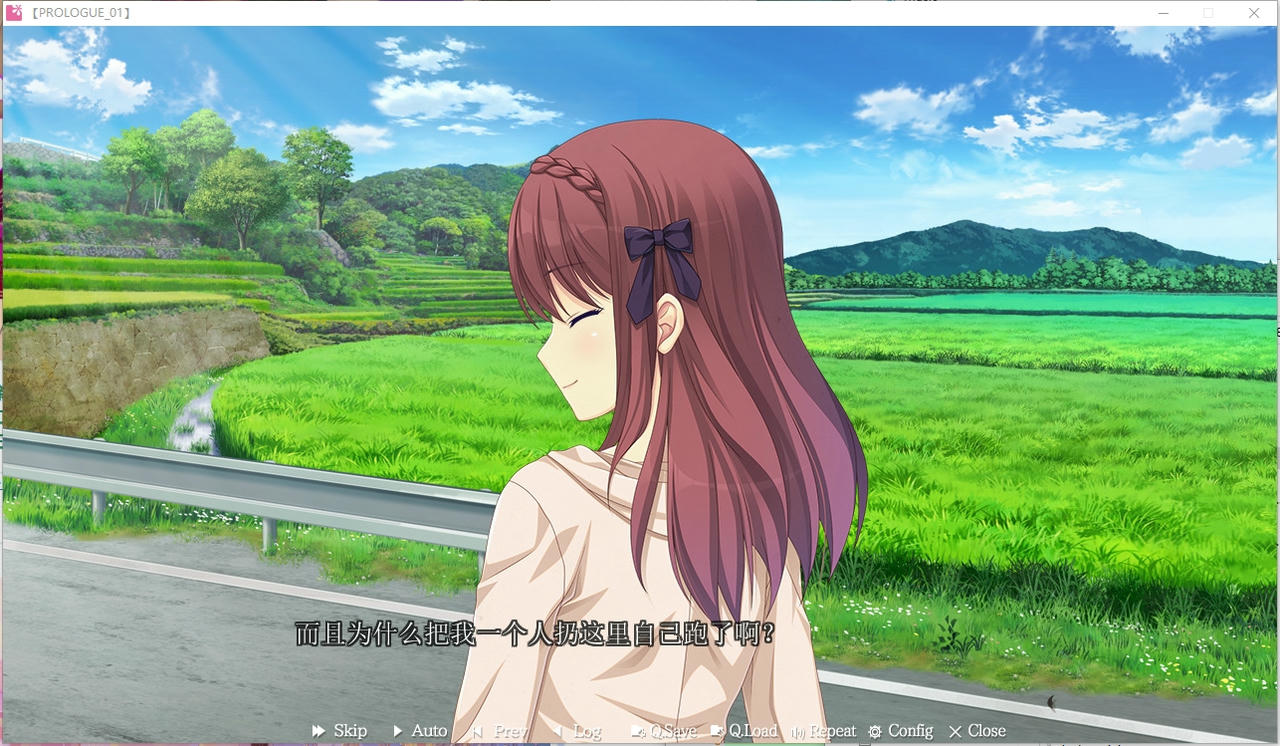Open the text backlog with Log

585,731
